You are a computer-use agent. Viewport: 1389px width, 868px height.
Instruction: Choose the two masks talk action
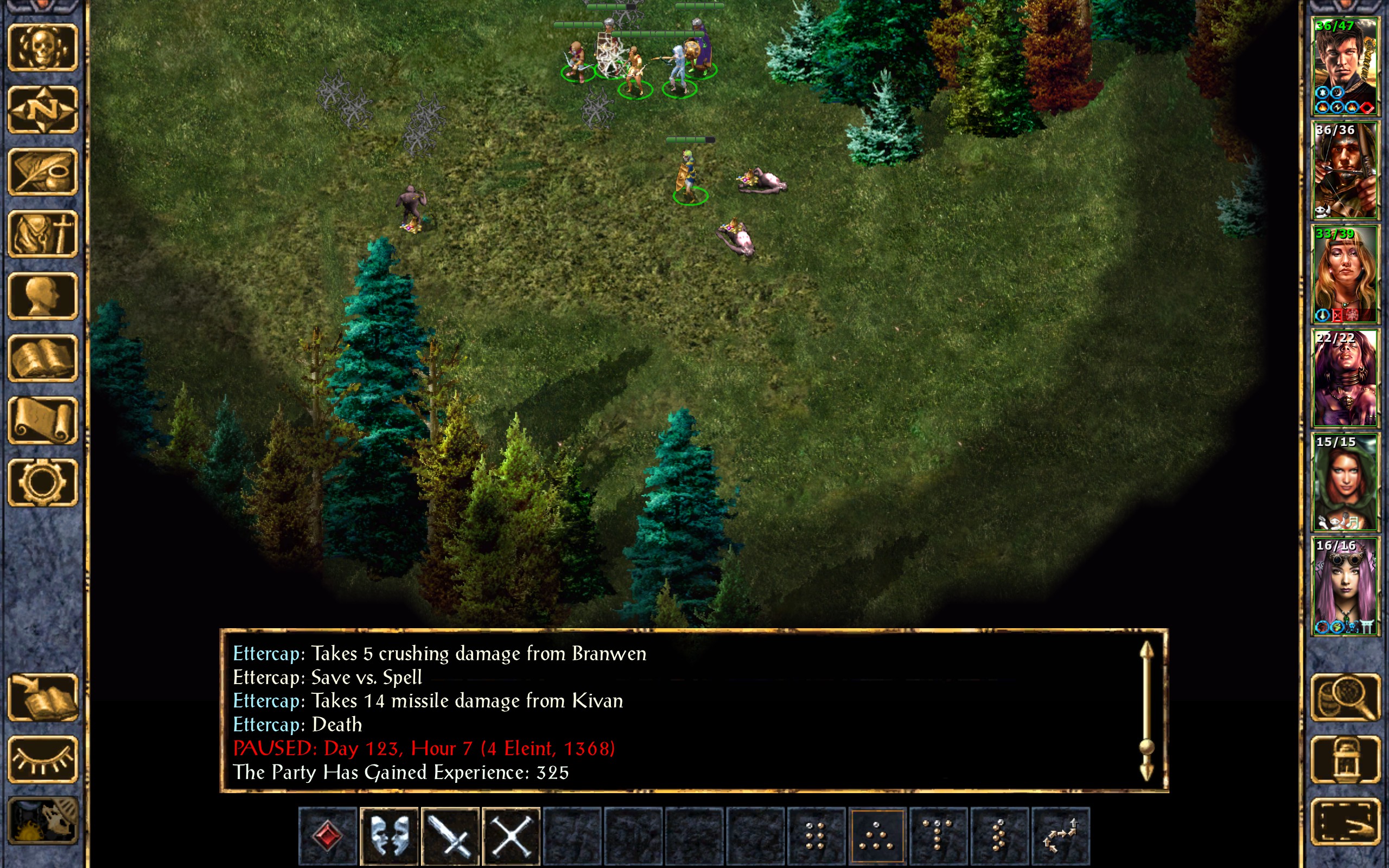tap(389, 836)
